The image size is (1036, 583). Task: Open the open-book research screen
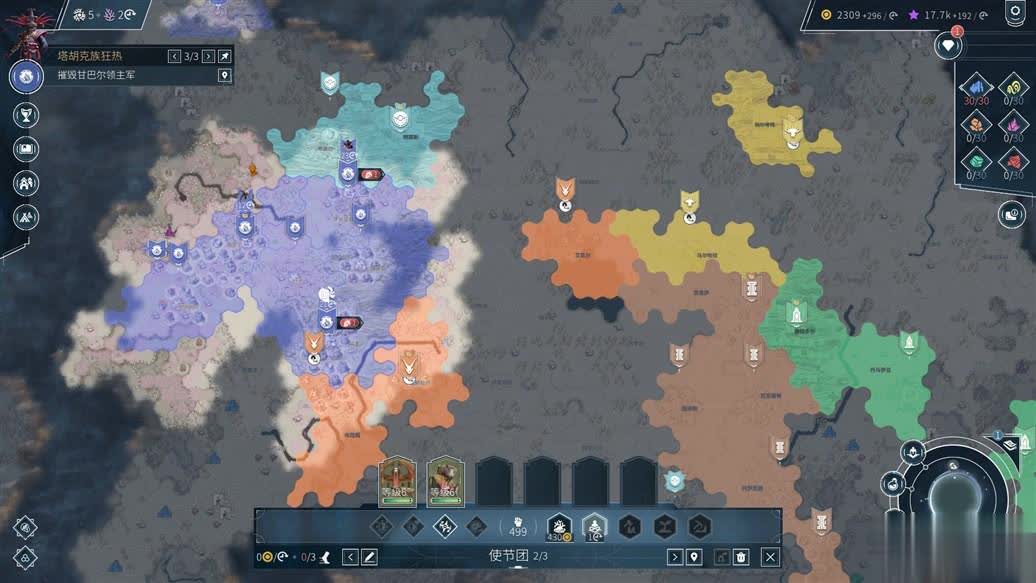(26, 149)
